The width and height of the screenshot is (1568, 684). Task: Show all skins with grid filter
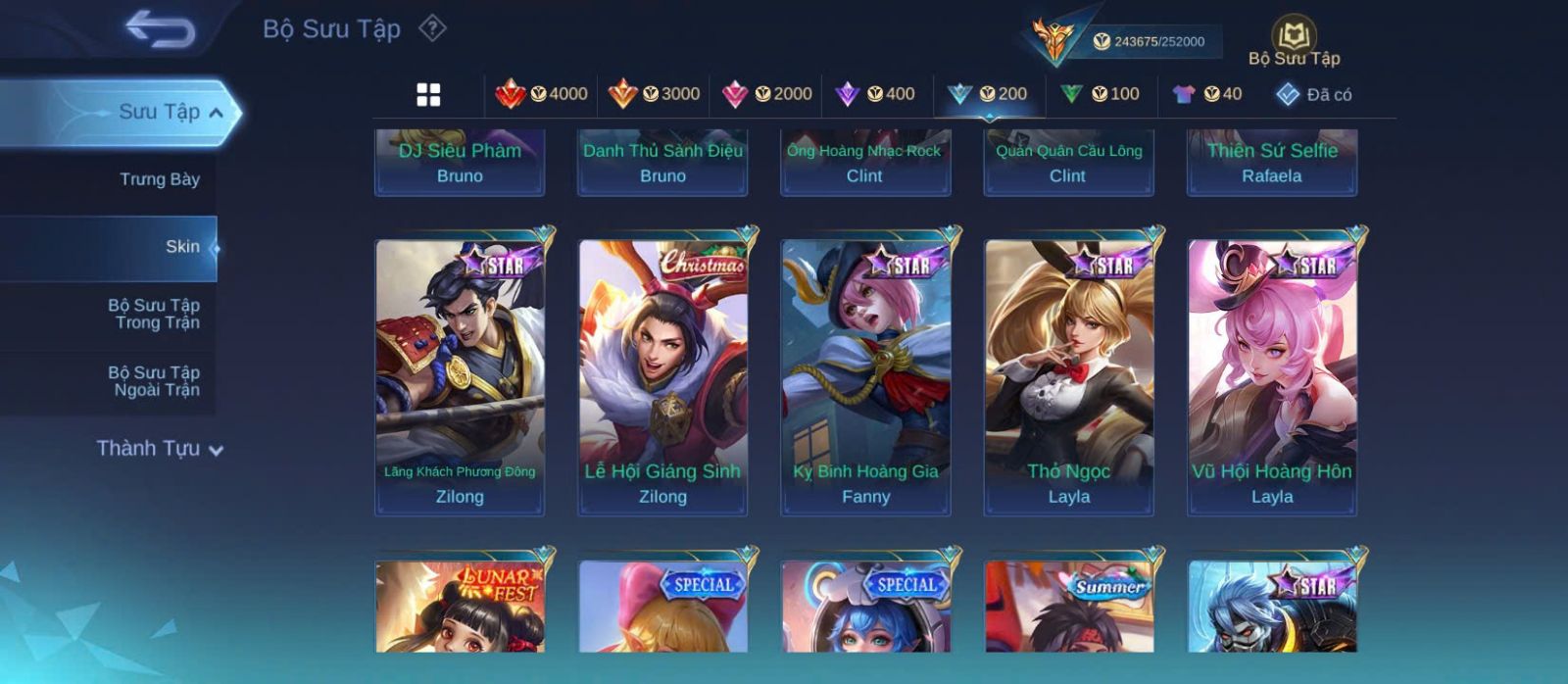428,94
